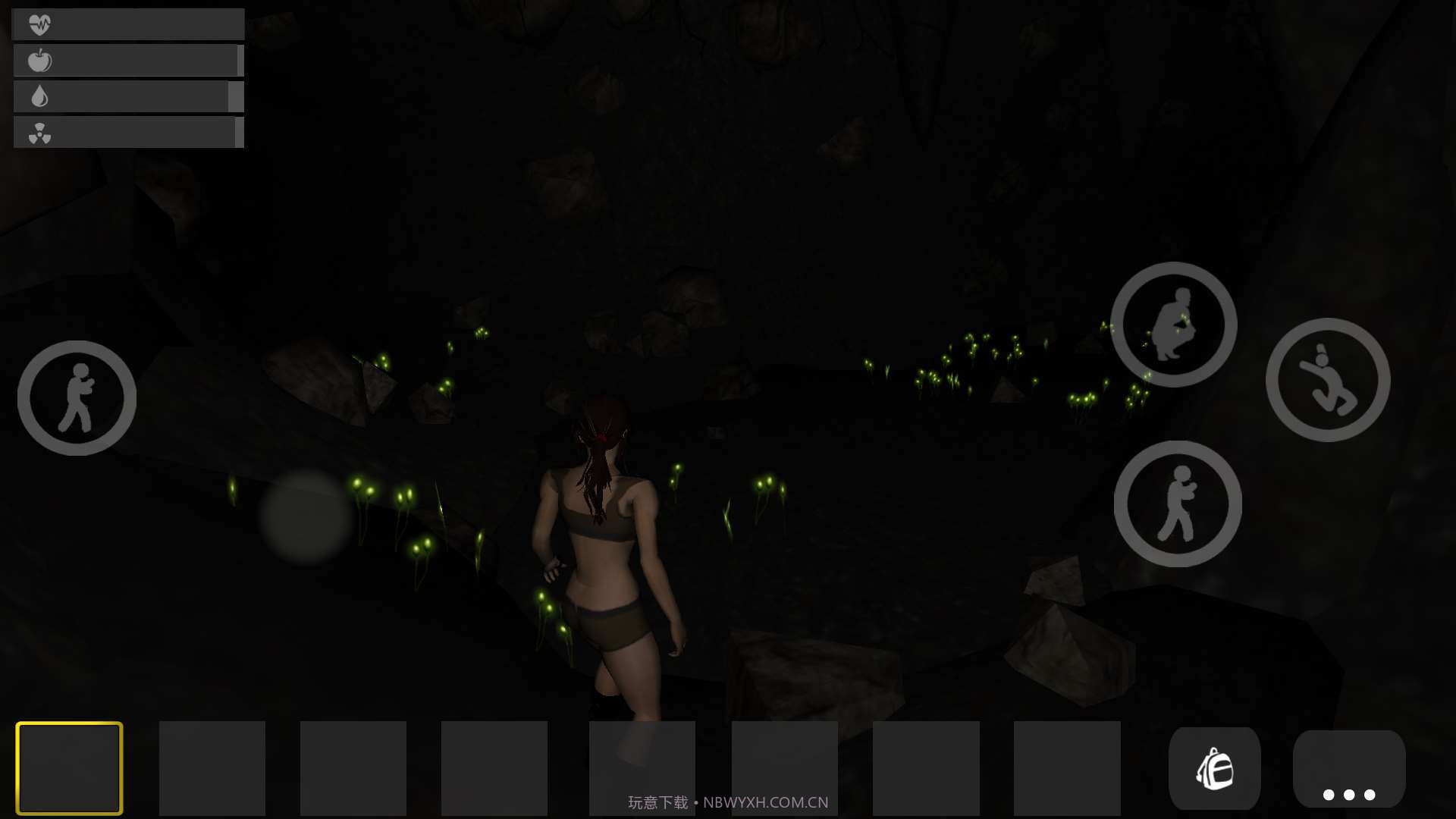Tap the translucent virtual joystick knob
Viewport: 1456px width, 819px height.
(306, 516)
